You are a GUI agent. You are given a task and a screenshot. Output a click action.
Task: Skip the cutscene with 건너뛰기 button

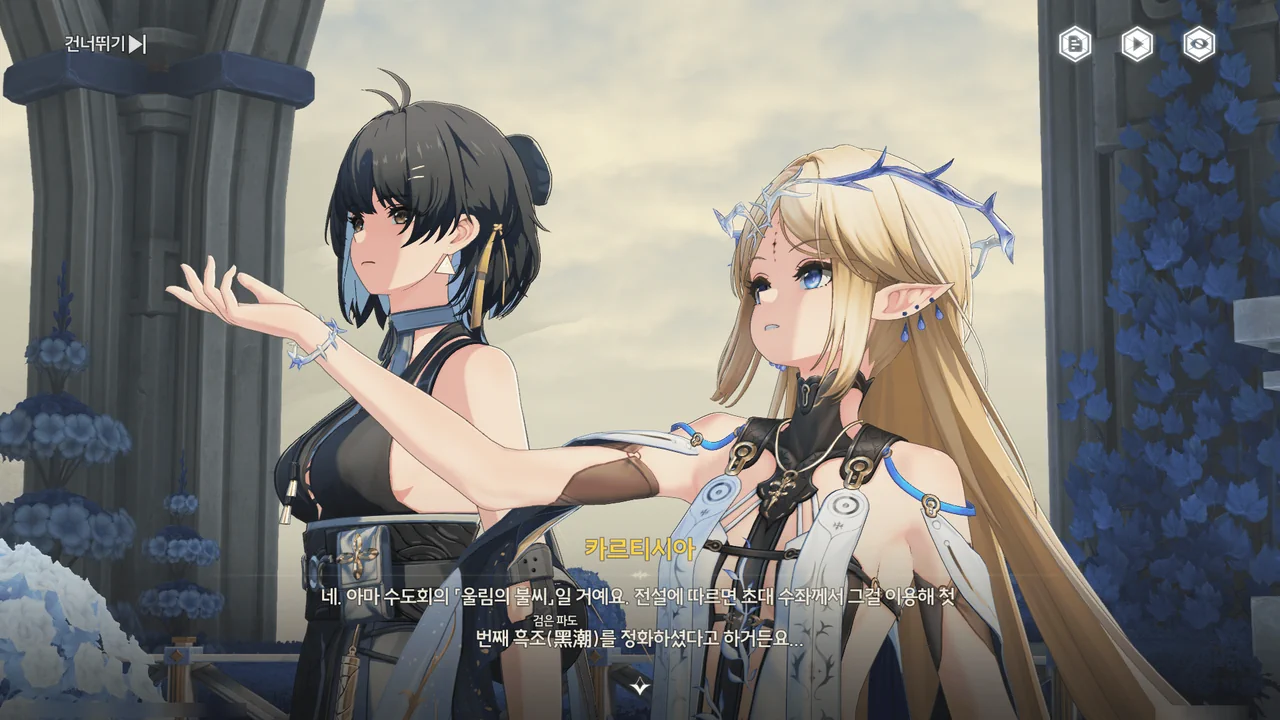pyautogui.click(x=106, y=44)
